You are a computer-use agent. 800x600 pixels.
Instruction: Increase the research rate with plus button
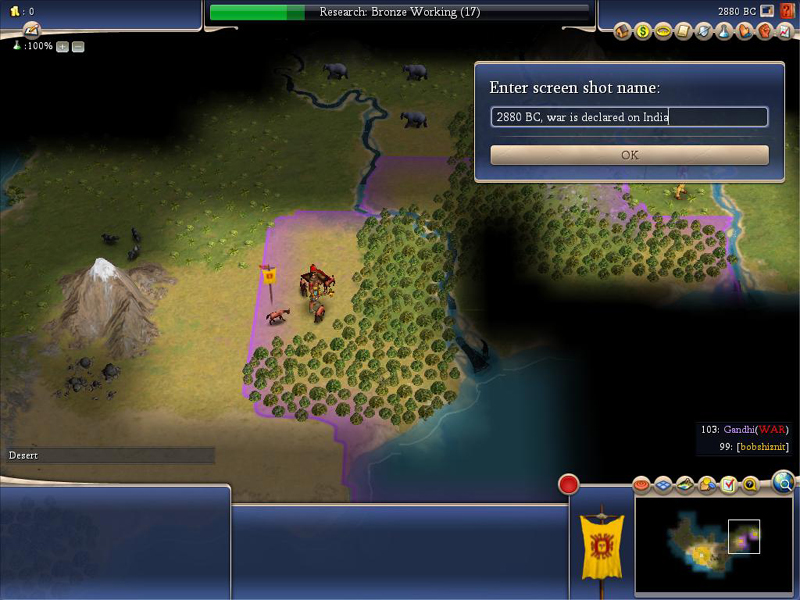(x=62, y=47)
